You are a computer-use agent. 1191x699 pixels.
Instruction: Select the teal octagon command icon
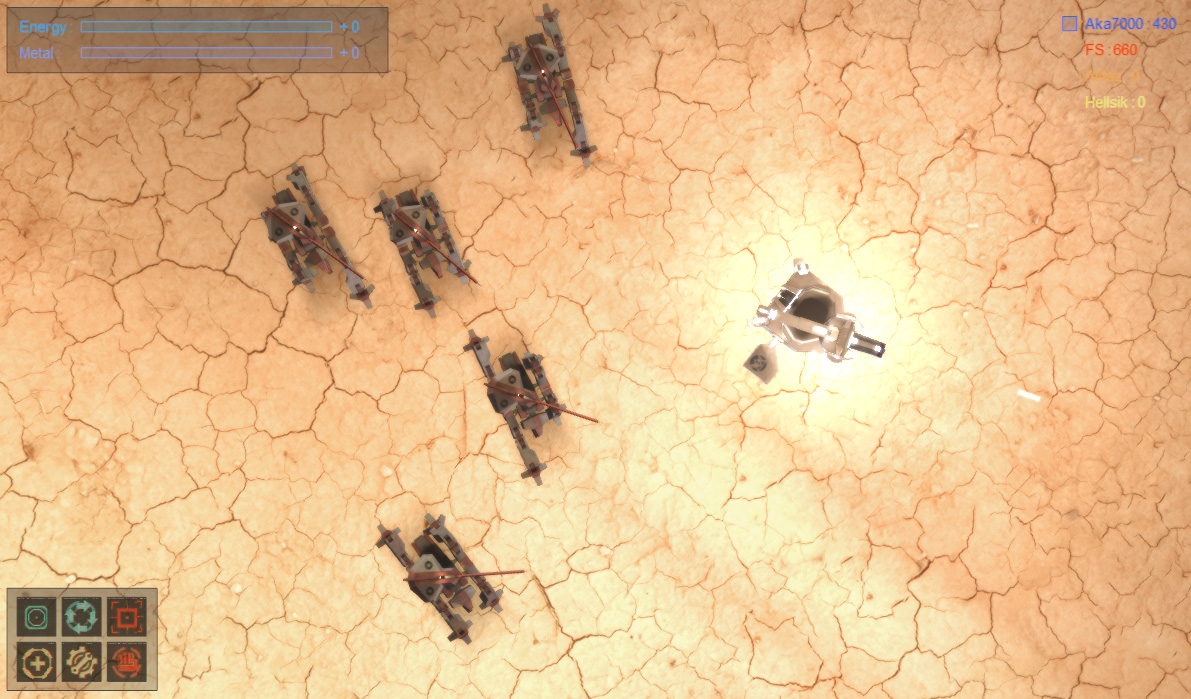[36, 616]
